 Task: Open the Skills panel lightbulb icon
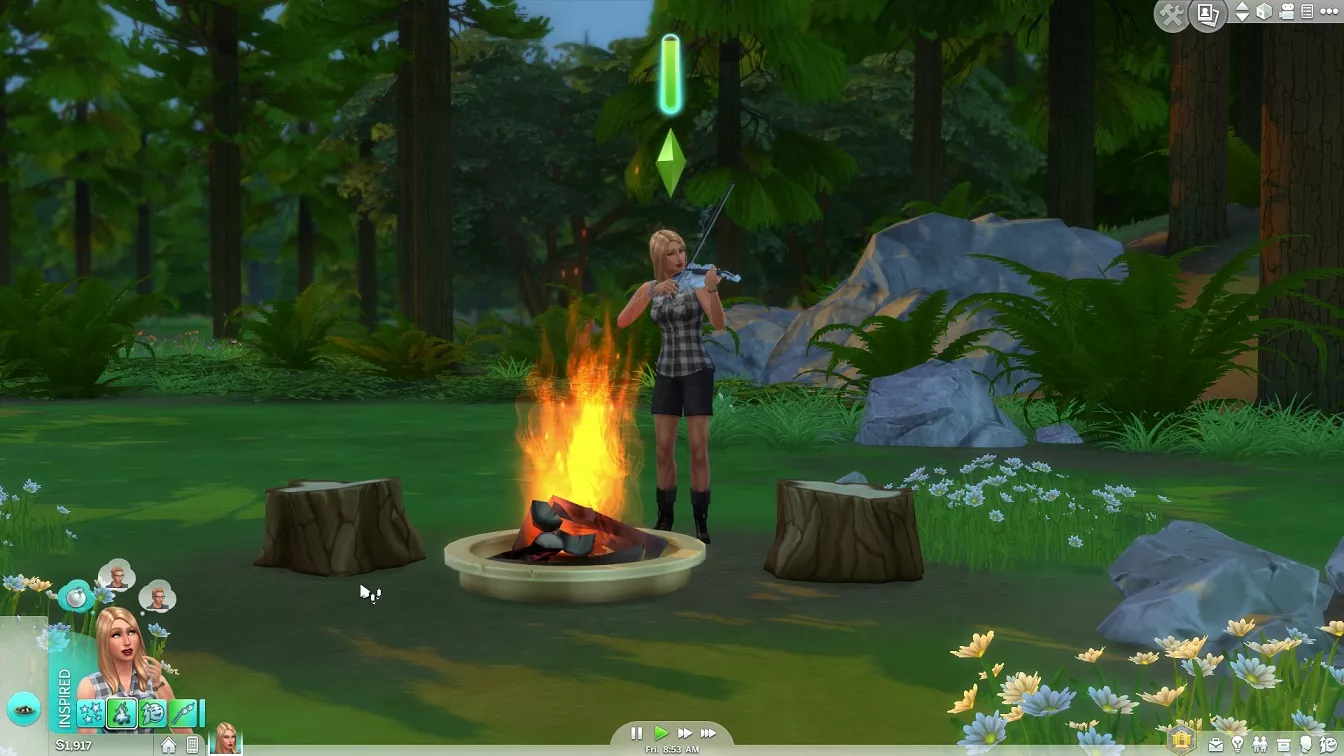point(1237,745)
